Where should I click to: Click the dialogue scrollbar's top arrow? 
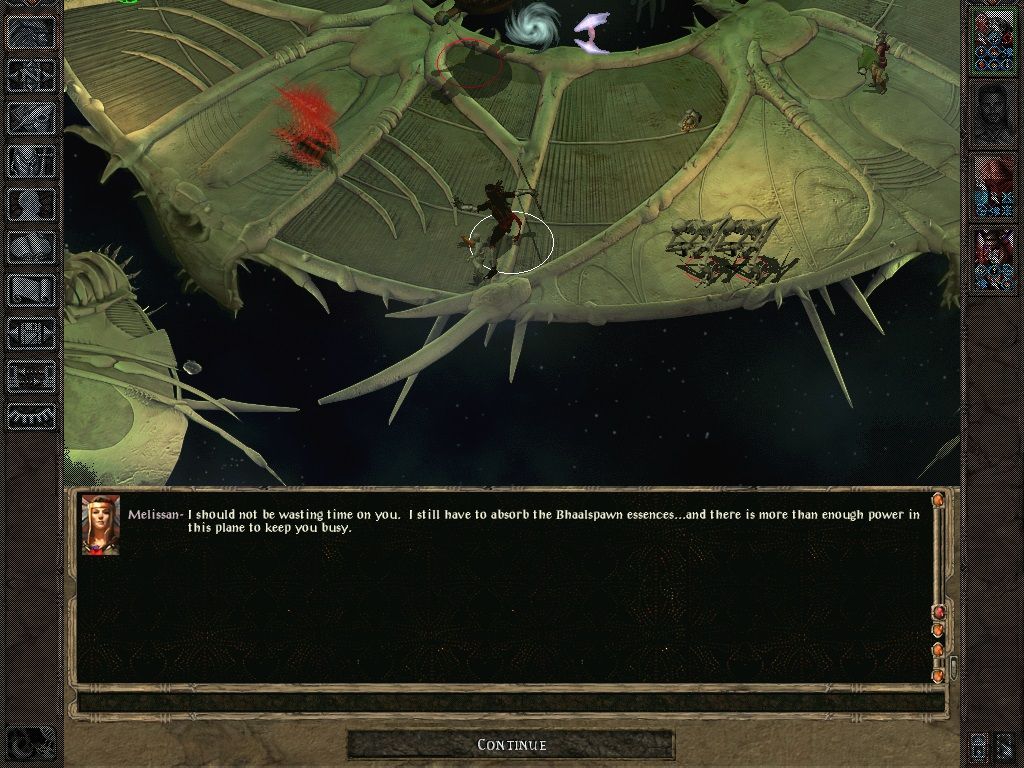[x=938, y=500]
